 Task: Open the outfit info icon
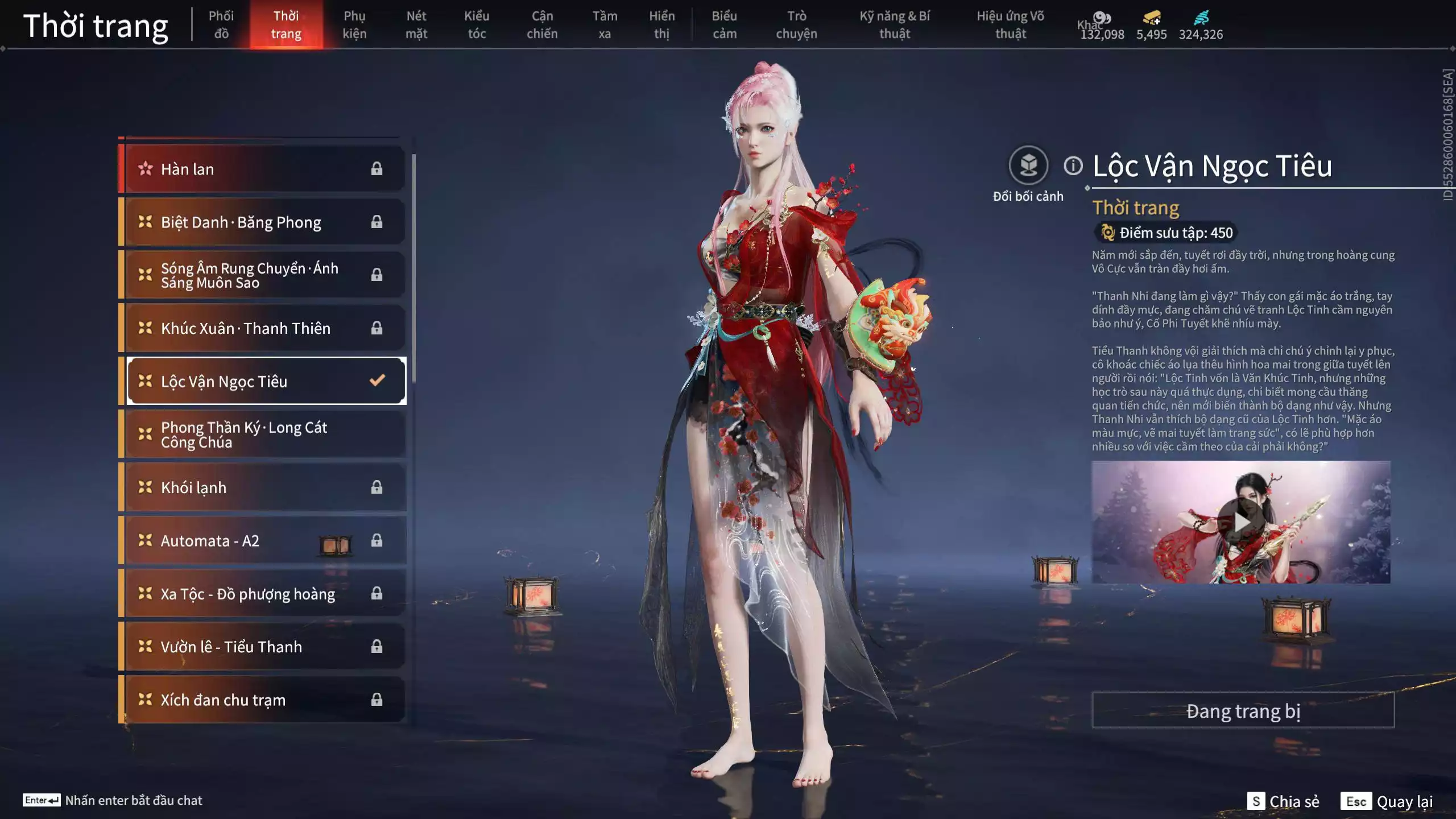[x=1073, y=166]
